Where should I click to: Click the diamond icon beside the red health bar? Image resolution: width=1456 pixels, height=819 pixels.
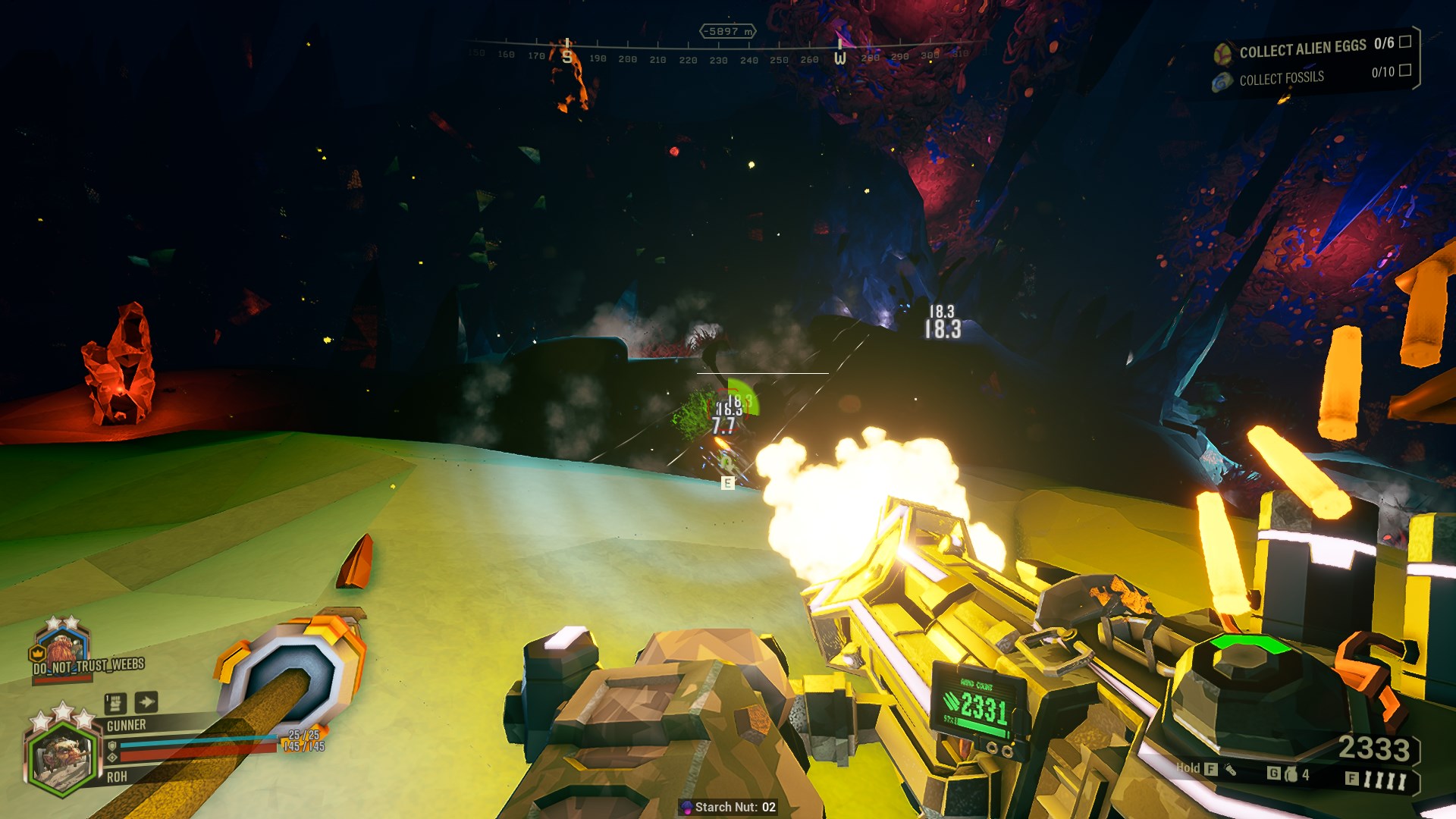pos(113,758)
